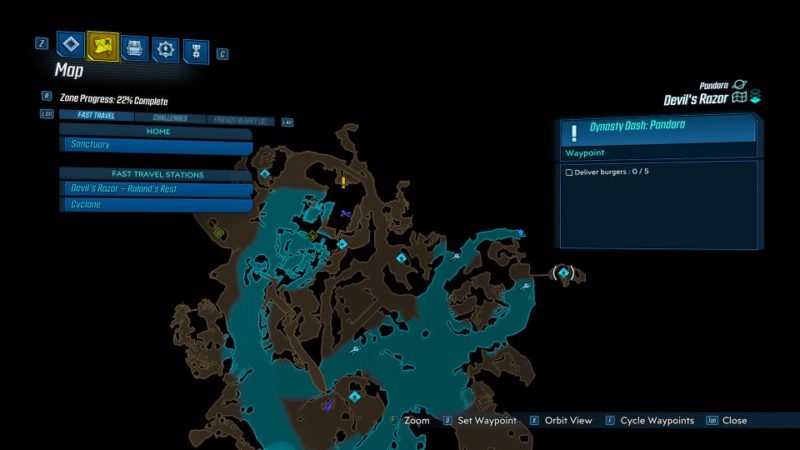Choose Devil's Razor – Roland's Rest station

point(156,189)
